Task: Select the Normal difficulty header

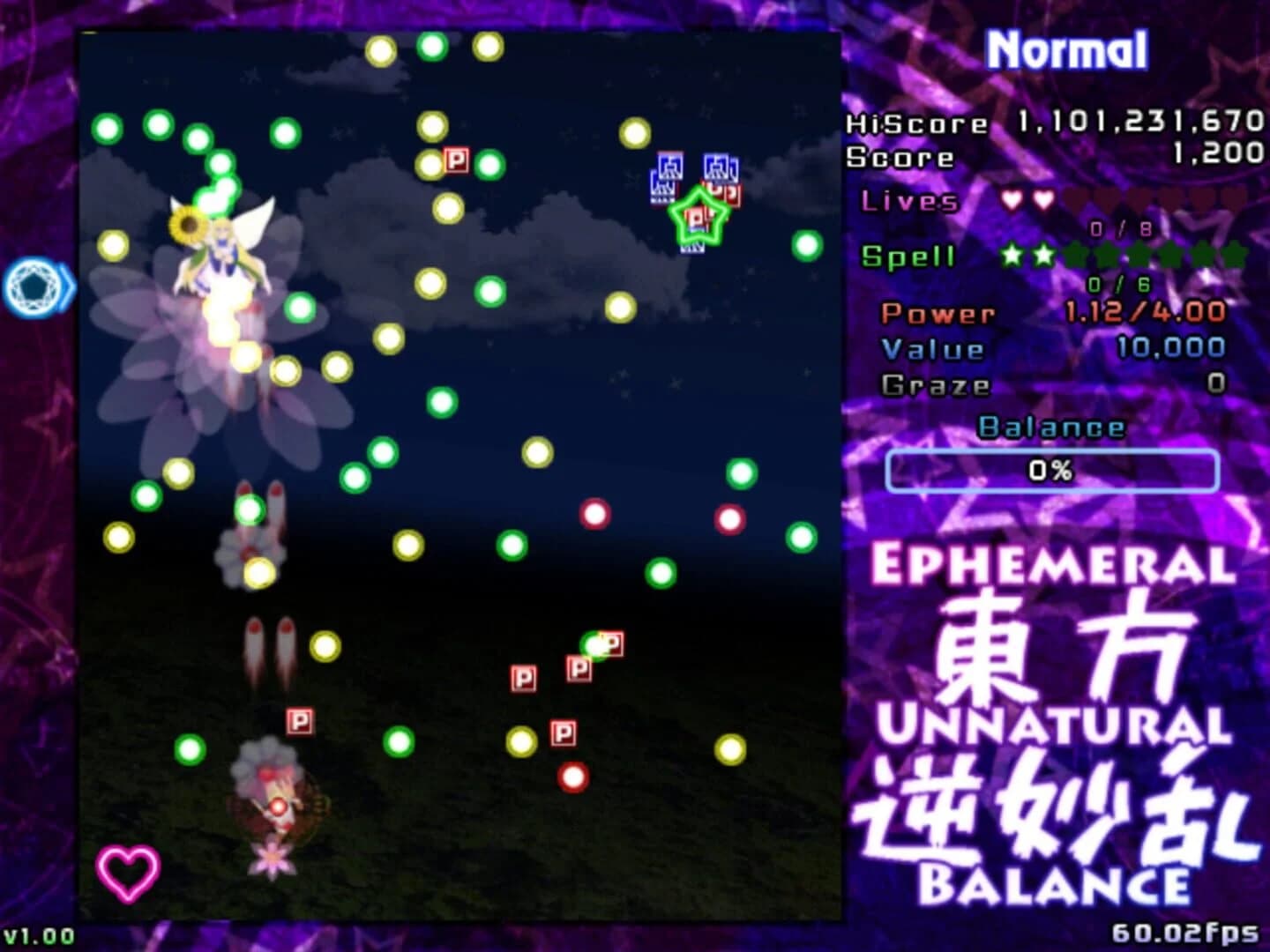Action: click(1069, 50)
